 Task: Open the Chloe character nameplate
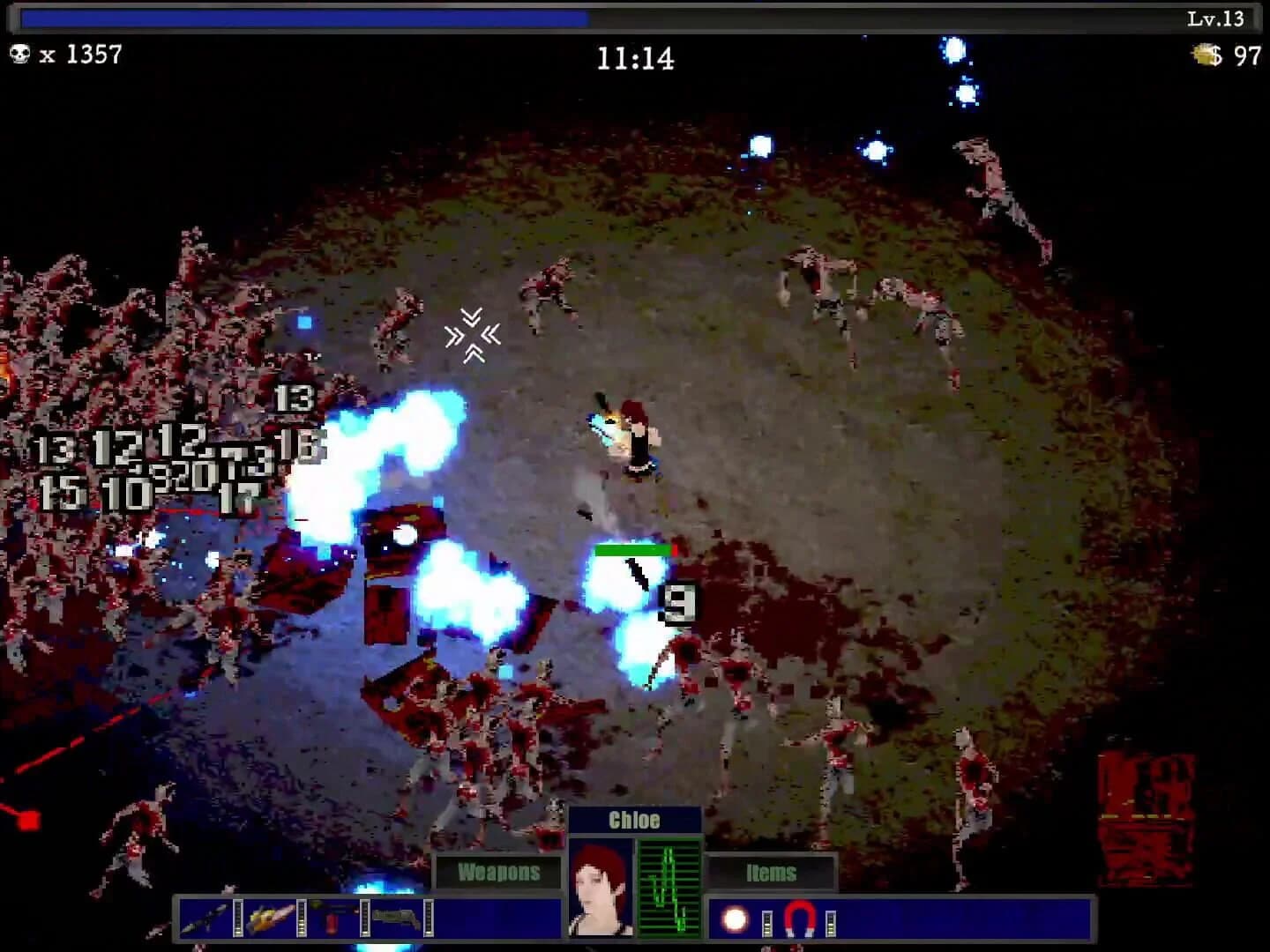click(x=636, y=820)
